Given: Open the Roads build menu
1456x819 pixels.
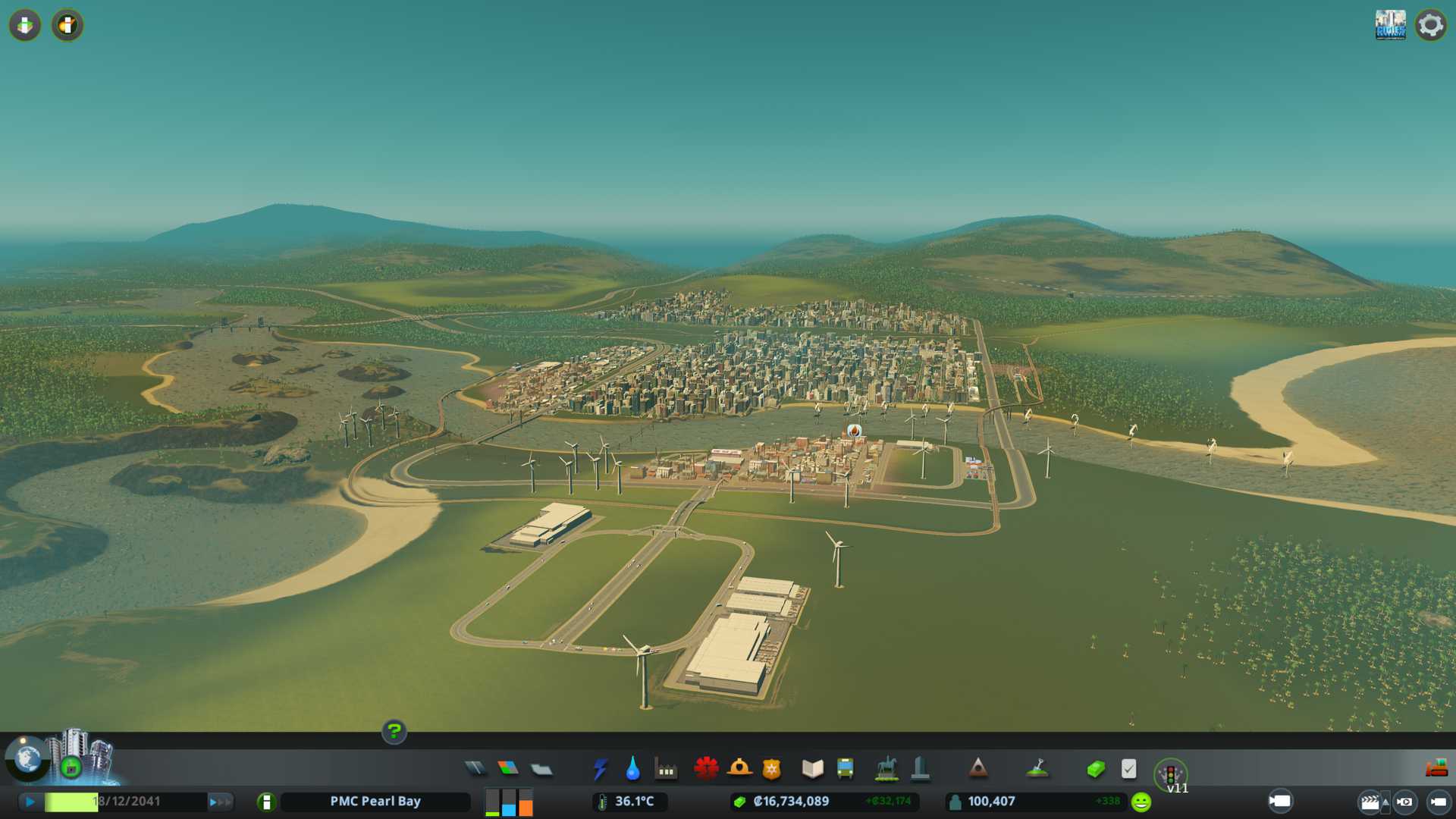Looking at the screenshot, I should pyautogui.click(x=475, y=769).
